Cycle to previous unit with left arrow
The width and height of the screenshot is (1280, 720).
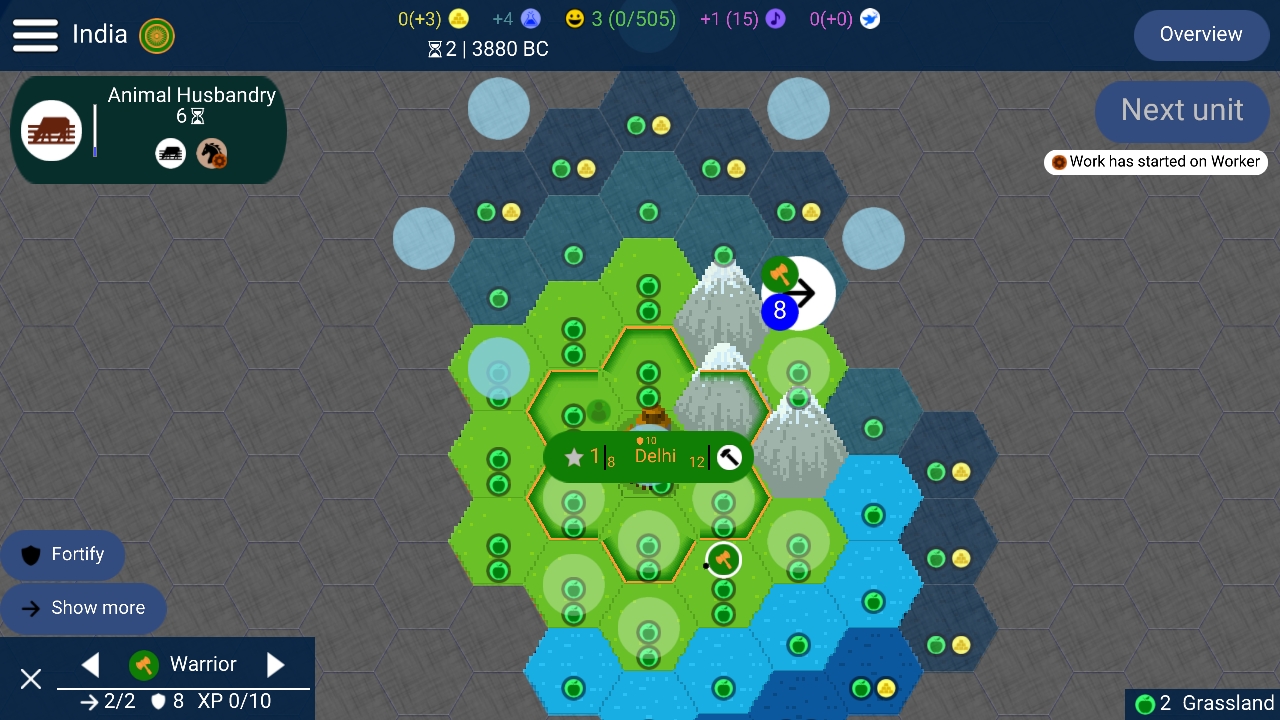(x=90, y=664)
